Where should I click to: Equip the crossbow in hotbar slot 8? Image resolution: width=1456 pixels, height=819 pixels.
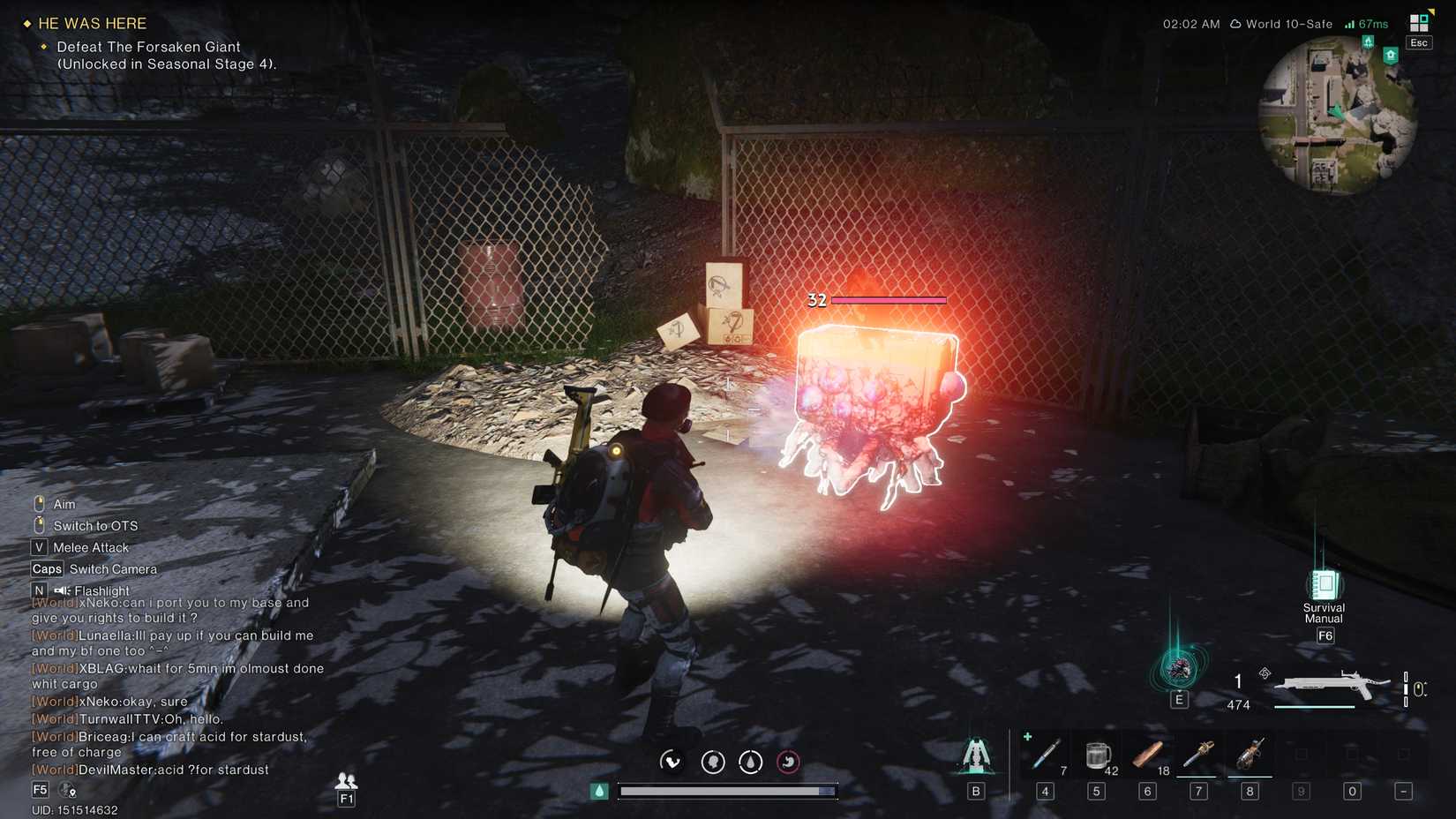(x=1250, y=755)
